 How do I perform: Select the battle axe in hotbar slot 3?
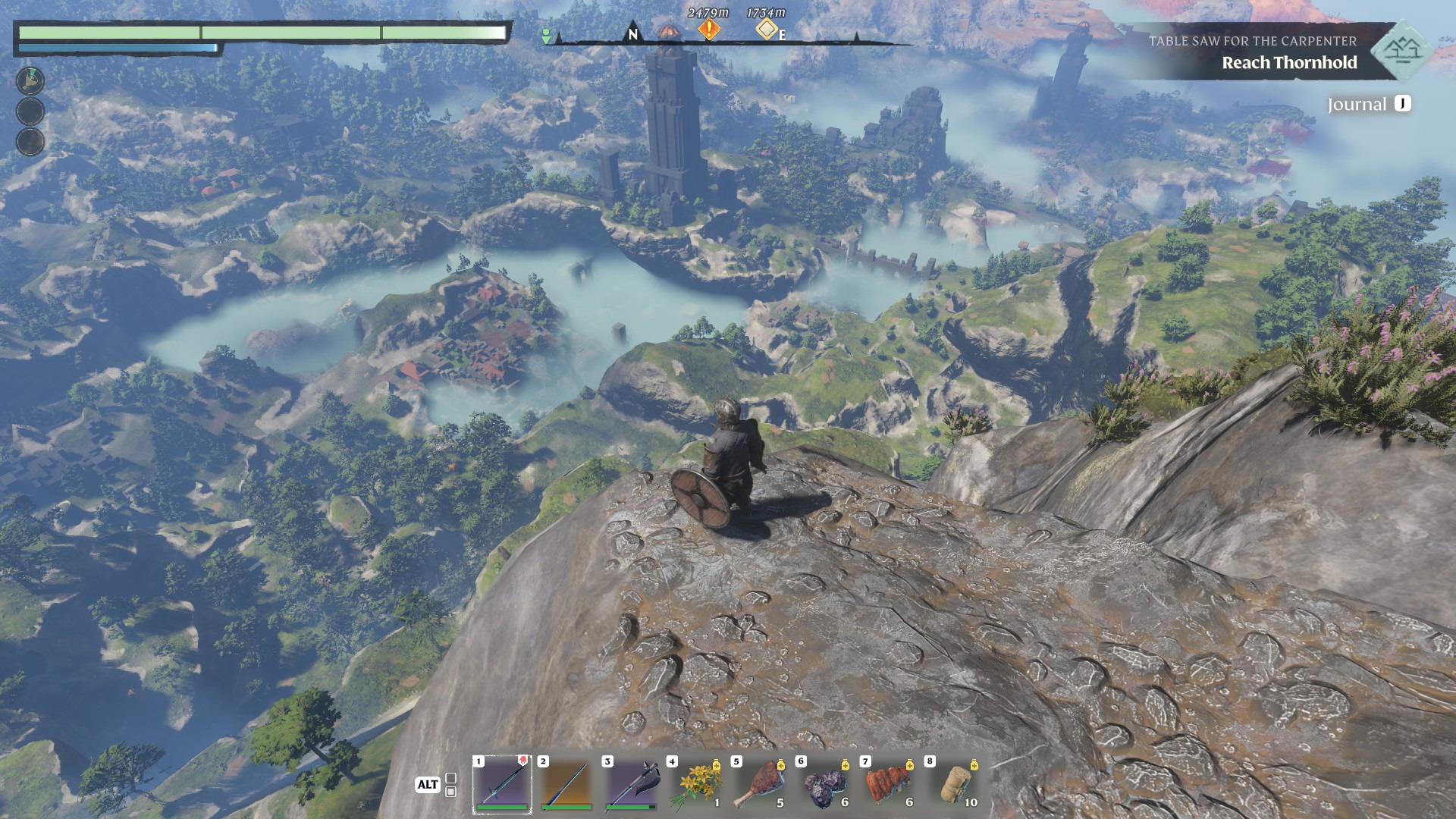[x=631, y=784]
